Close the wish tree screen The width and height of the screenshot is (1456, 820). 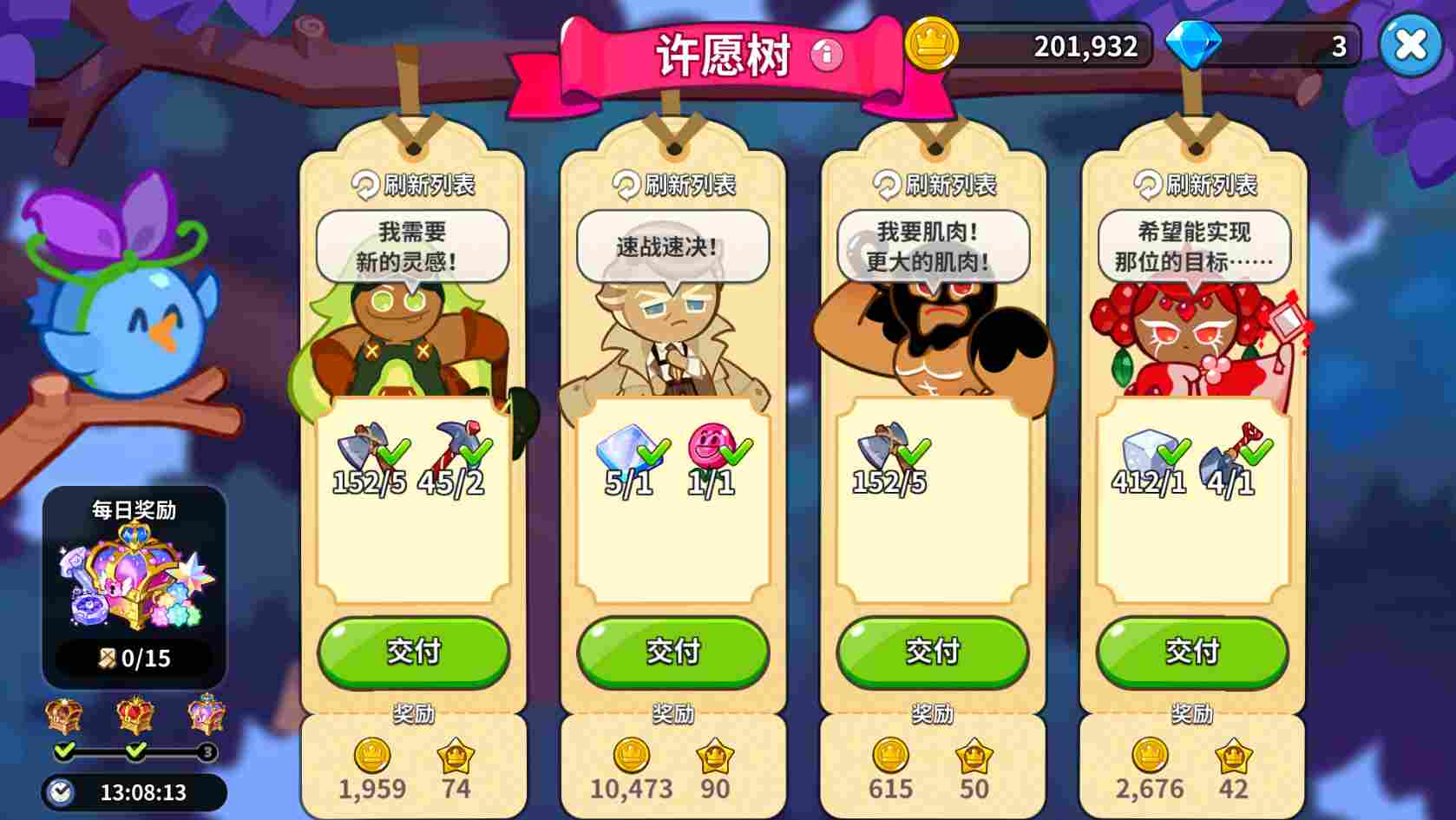(1412, 45)
